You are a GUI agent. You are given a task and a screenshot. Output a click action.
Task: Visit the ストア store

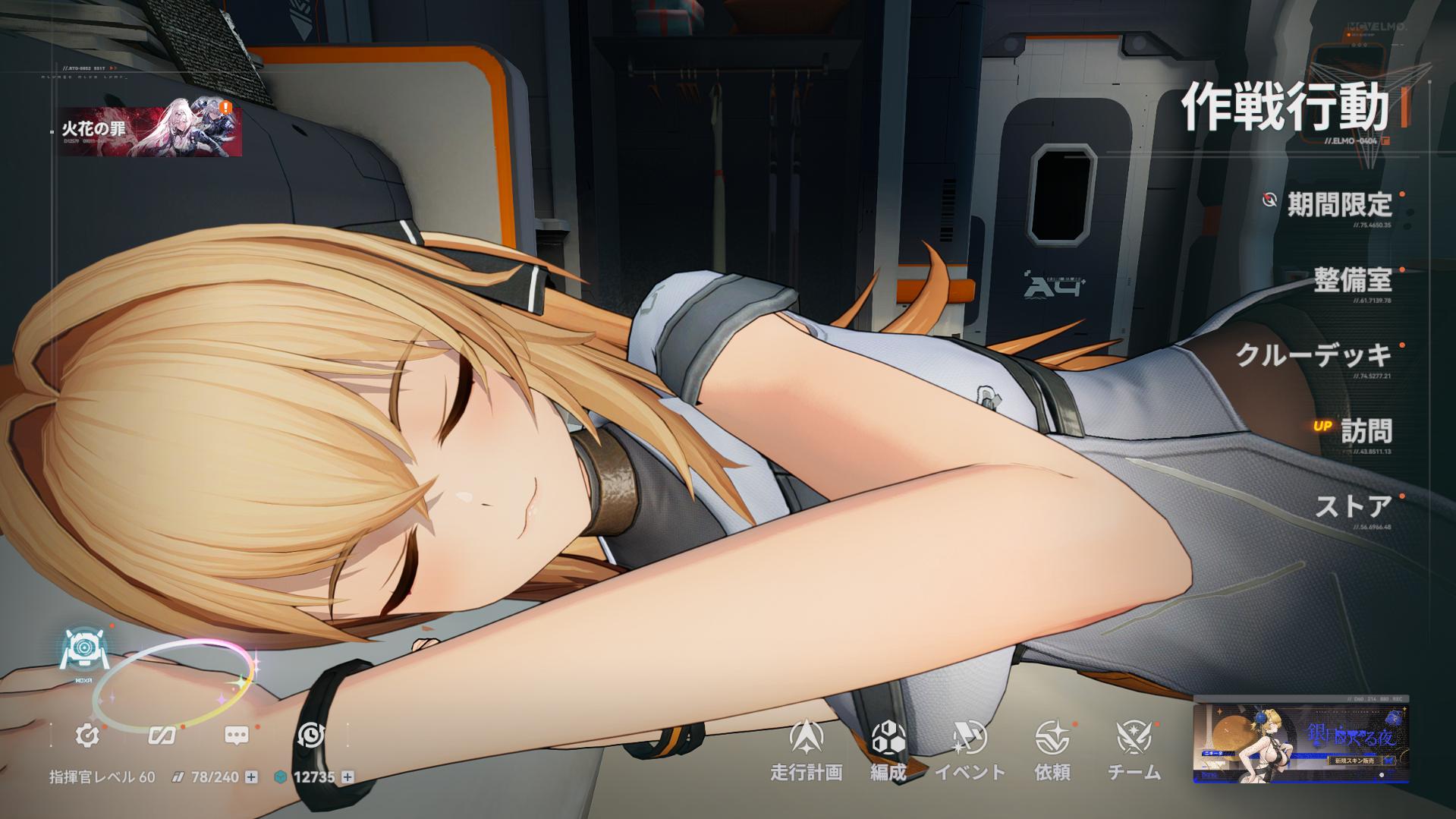click(x=1354, y=506)
